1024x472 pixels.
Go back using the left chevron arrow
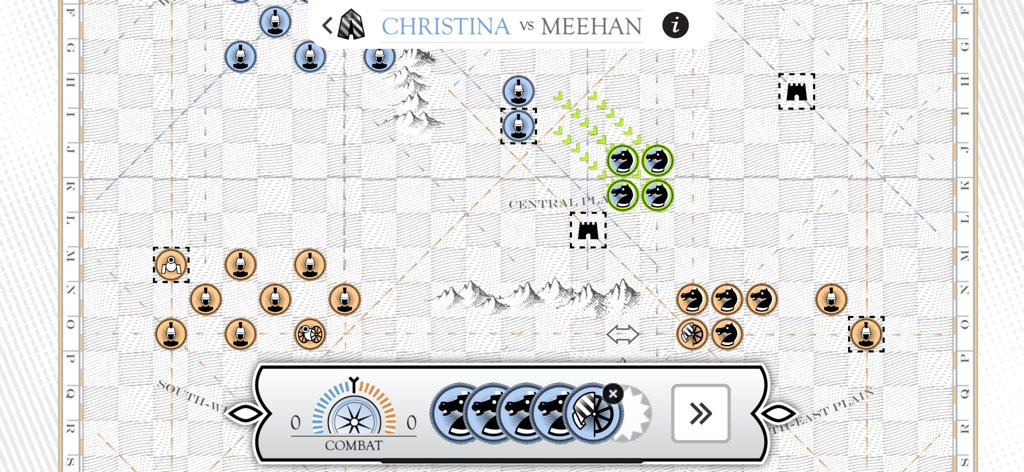pos(327,25)
